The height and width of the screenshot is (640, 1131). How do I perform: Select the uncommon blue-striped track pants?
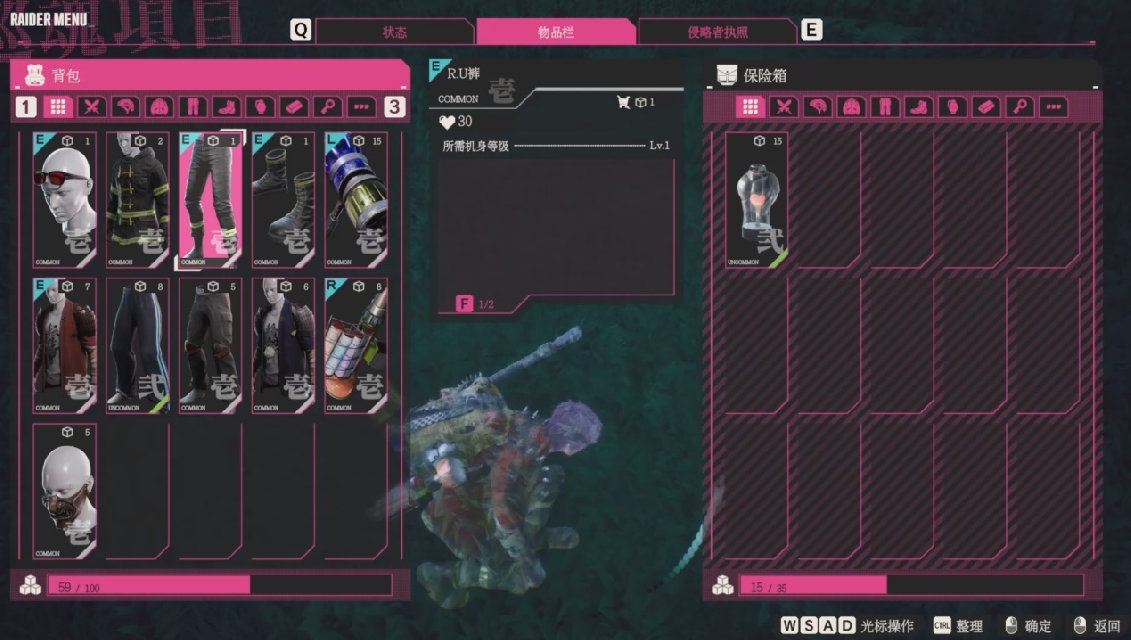point(138,345)
